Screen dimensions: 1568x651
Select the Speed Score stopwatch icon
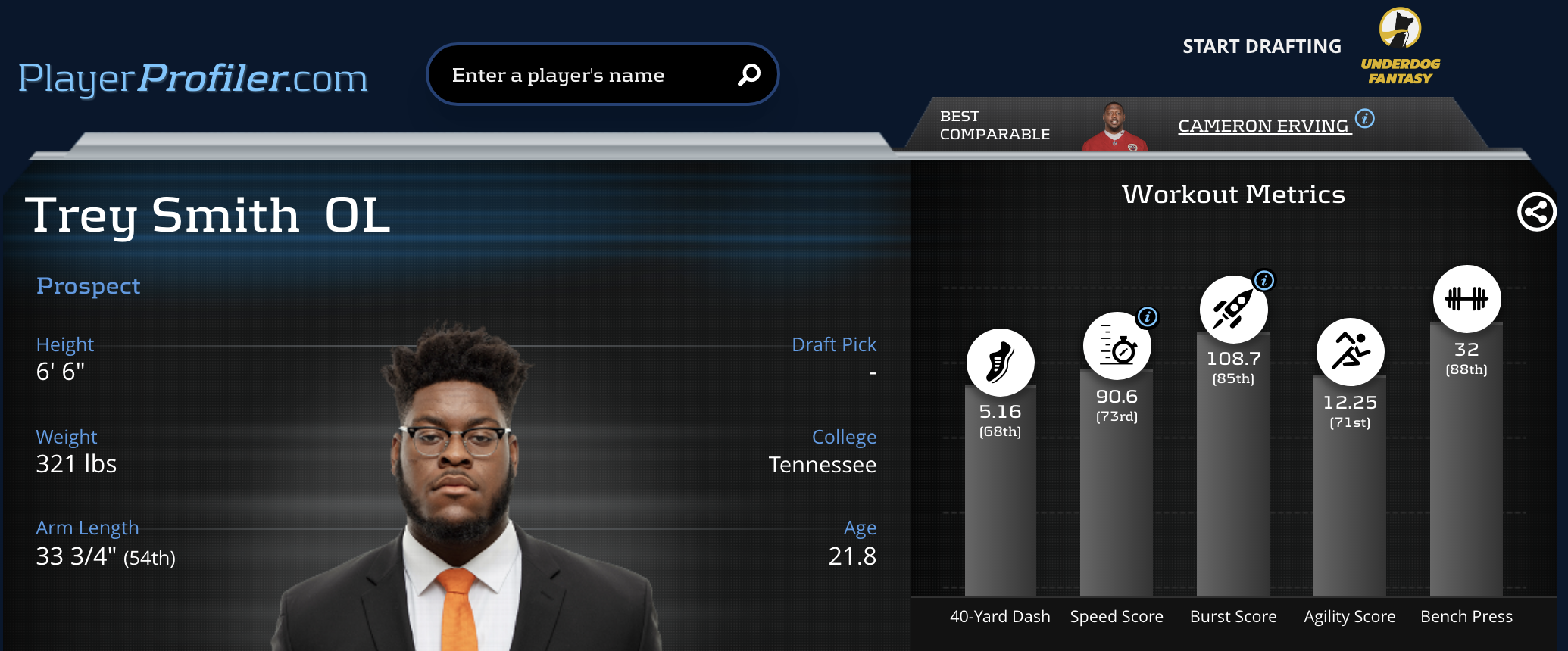1116,347
